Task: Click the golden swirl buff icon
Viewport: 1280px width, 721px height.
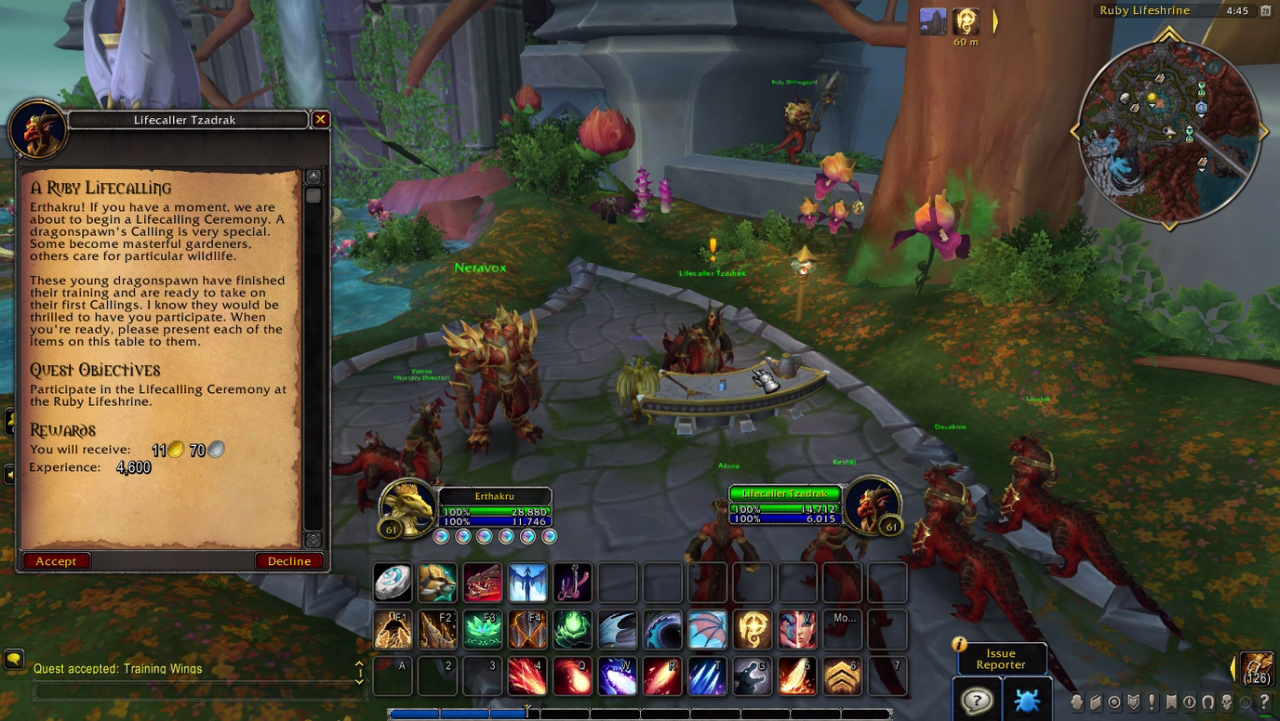Action: [x=966, y=21]
